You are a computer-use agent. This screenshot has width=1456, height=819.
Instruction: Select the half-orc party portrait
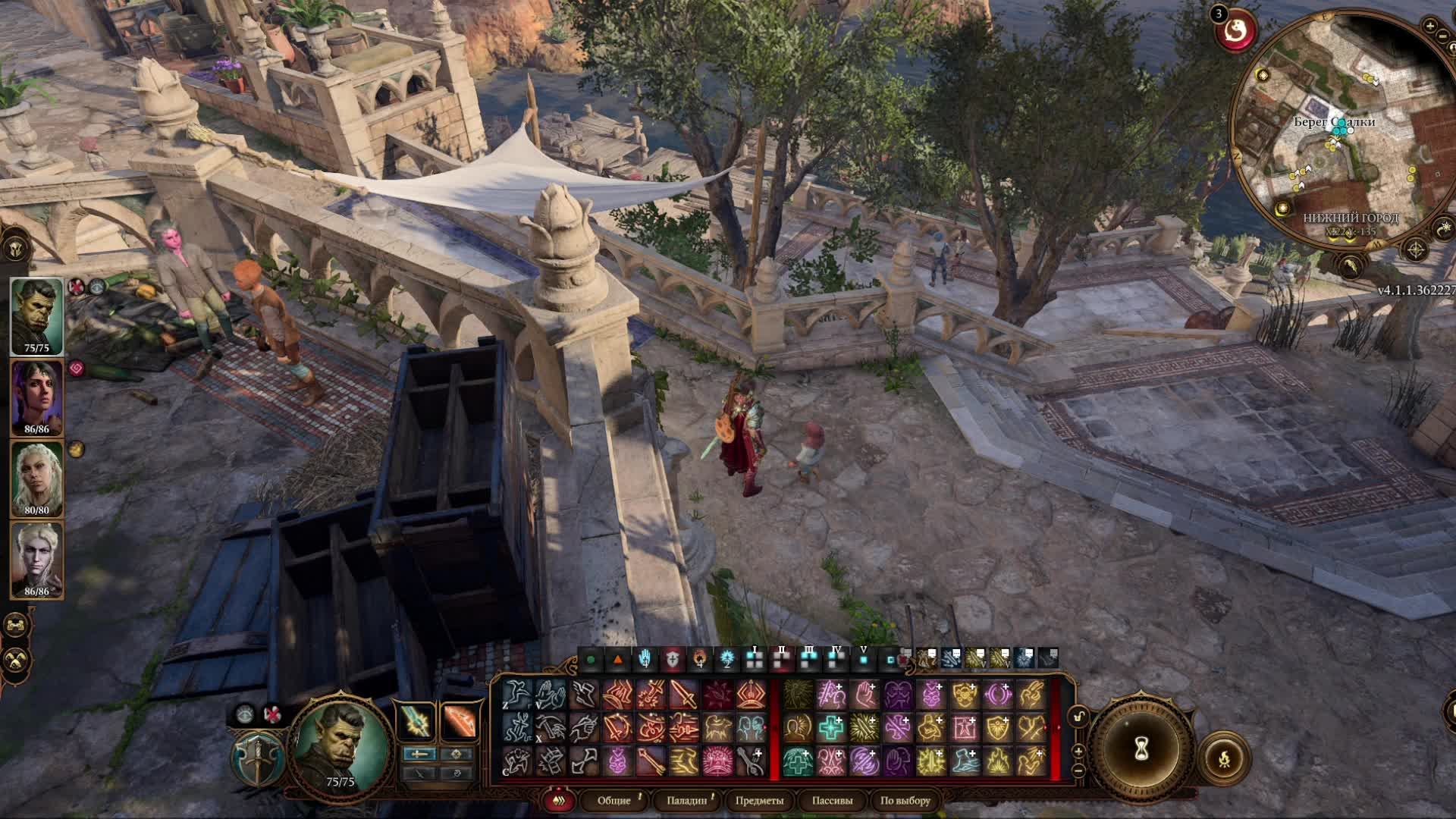pos(36,316)
